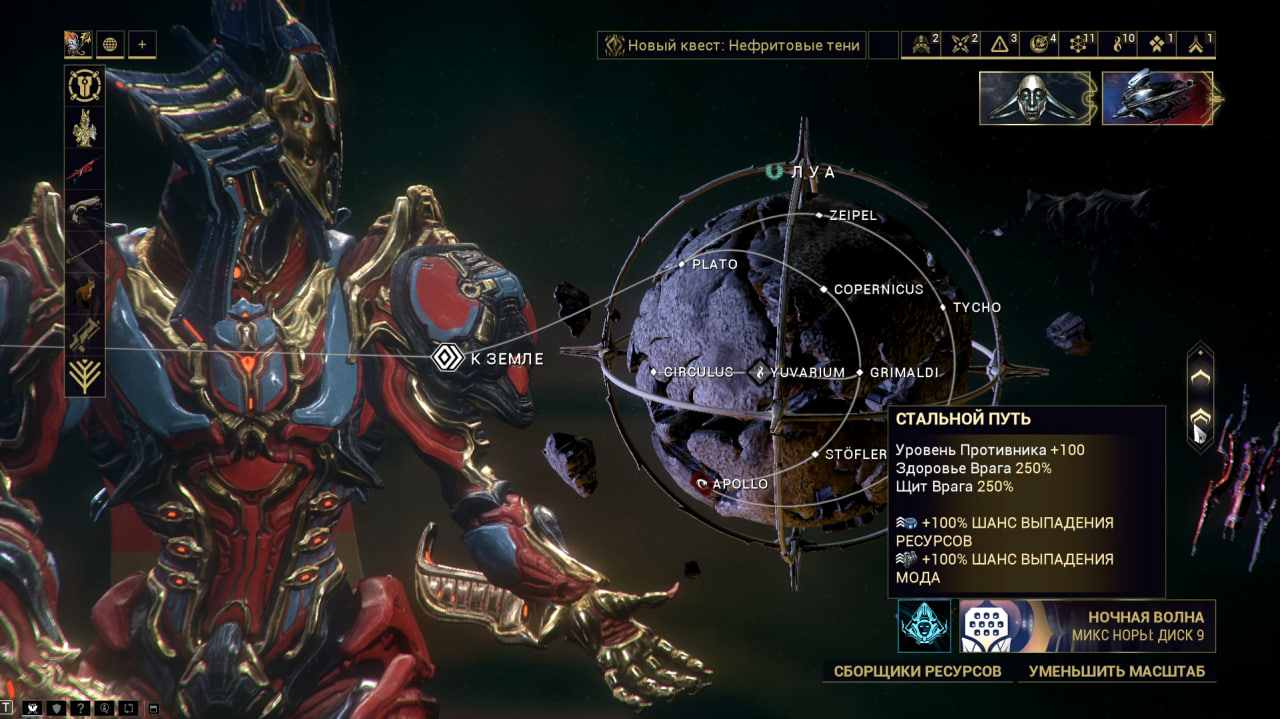The width and height of the screenshot is (1280, 719).
Task: Open the Grimaldi node
Action: (860, 373)
